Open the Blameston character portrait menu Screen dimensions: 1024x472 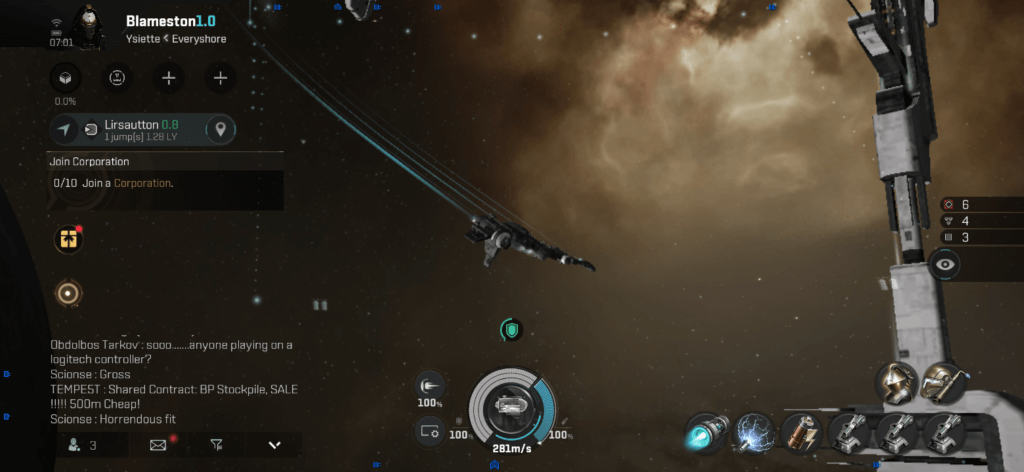(x=90, y=24)
